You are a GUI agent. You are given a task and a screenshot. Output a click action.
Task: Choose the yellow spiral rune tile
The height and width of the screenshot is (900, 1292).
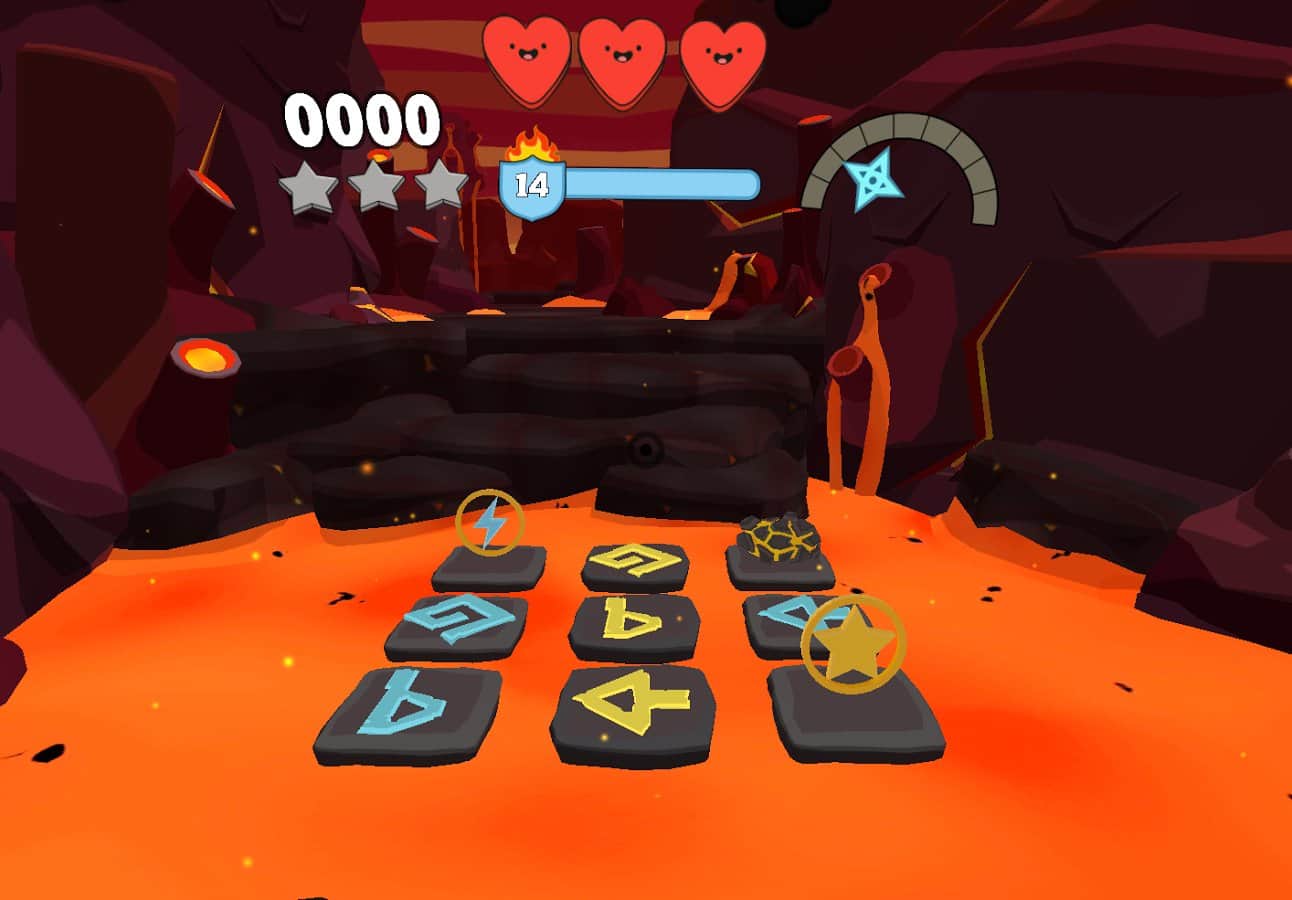635,563
